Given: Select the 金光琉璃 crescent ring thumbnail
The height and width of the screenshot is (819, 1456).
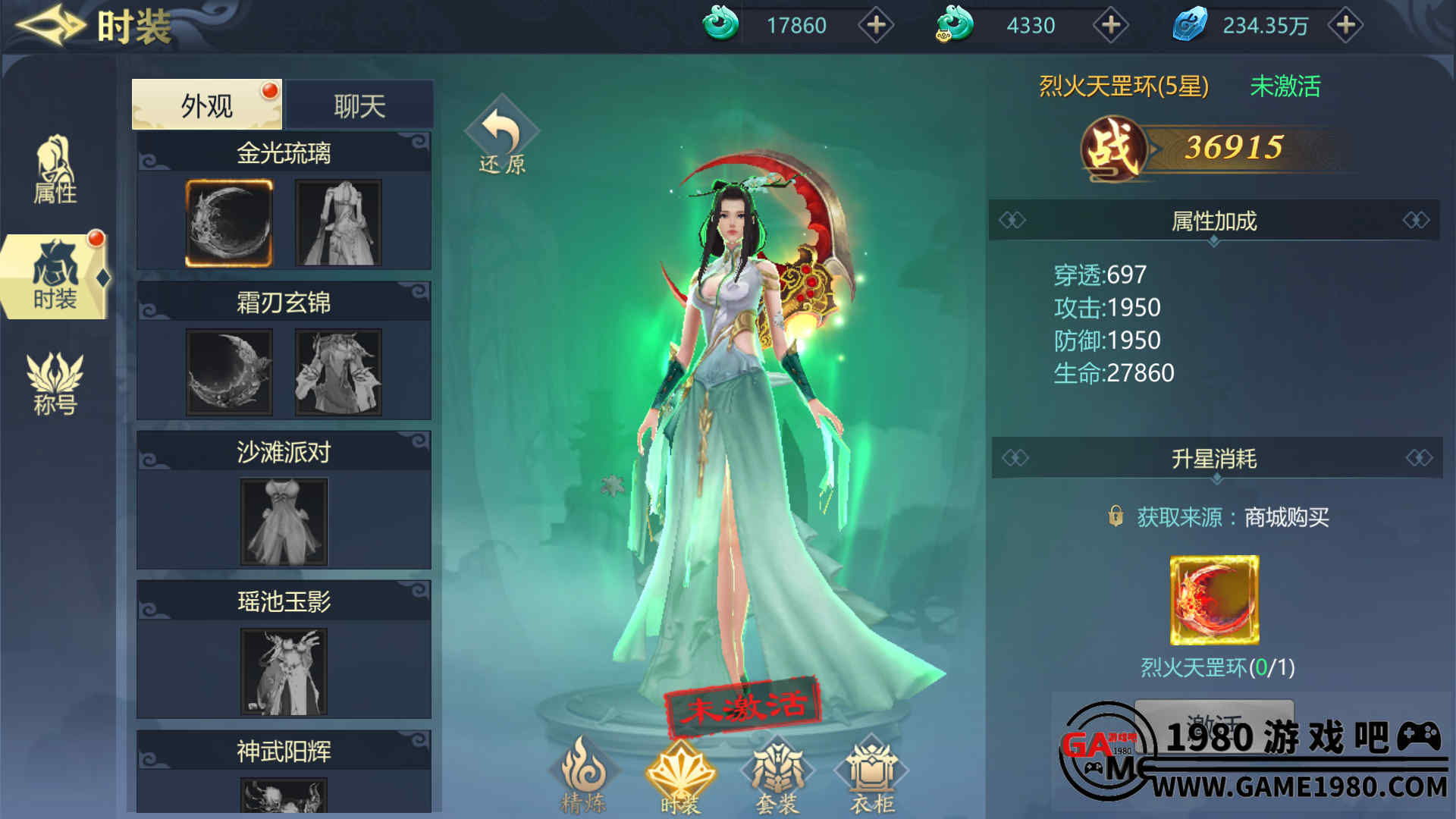Looking at the screenshot, I should pyautogui.click(x=229, y=223).
